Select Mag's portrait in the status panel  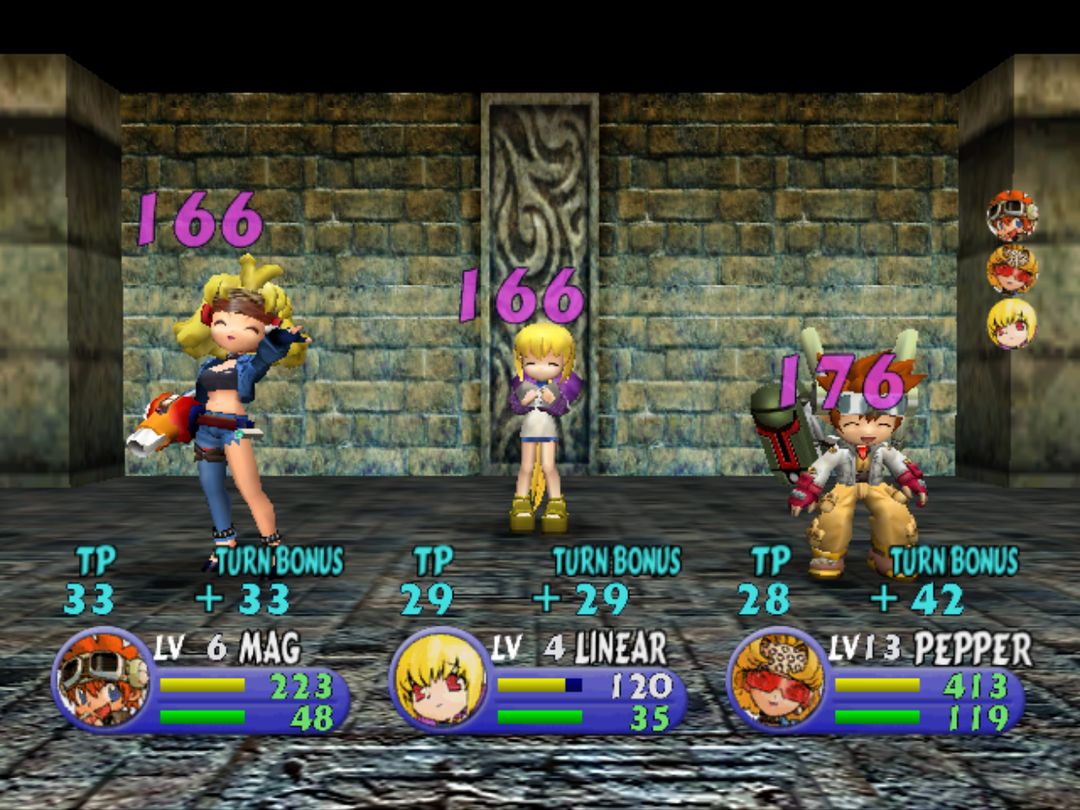(102, 678)
